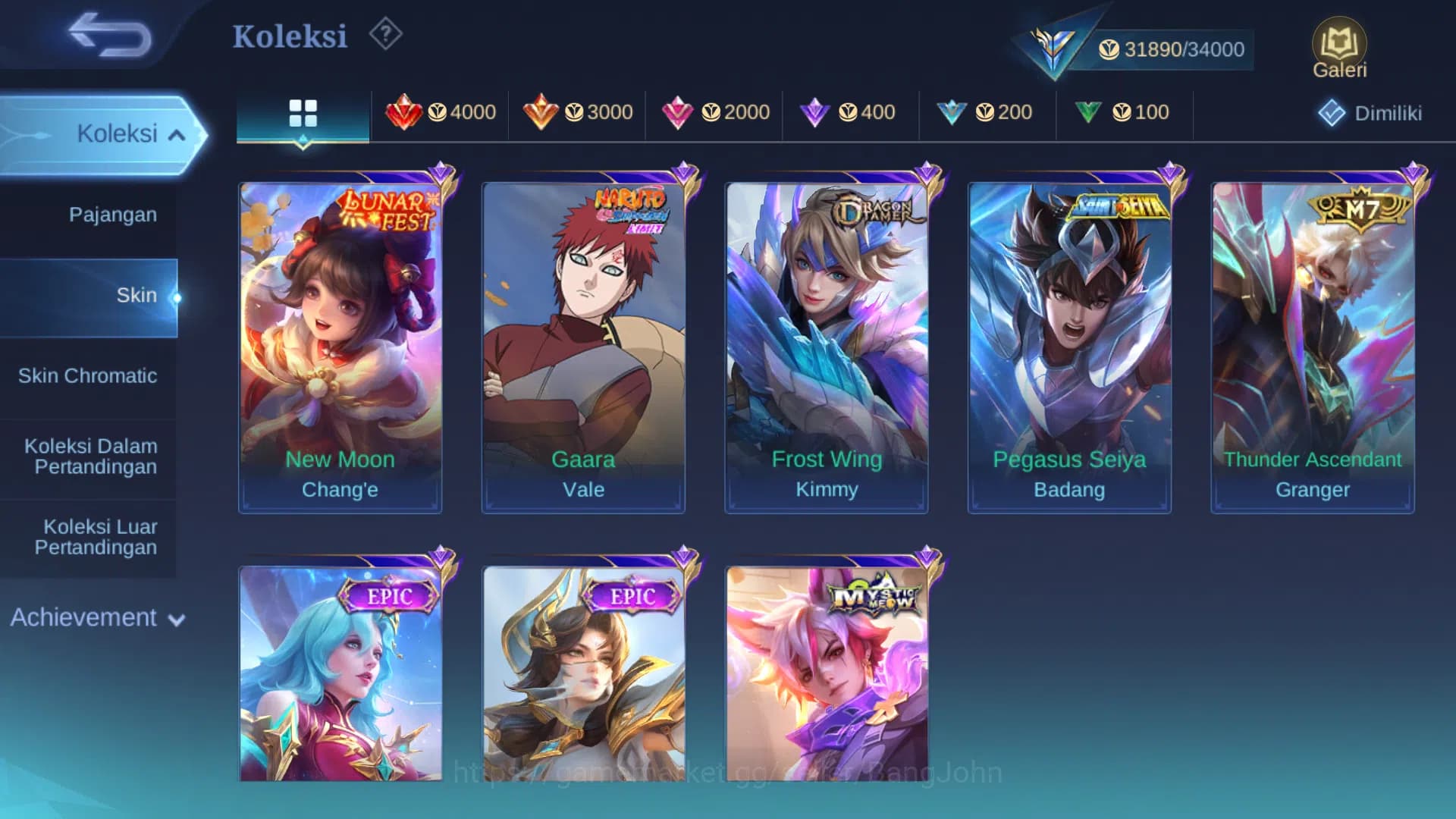Select the orange 3000-point rarity filter icon
1456x819 pixels.
click(541, 112)
